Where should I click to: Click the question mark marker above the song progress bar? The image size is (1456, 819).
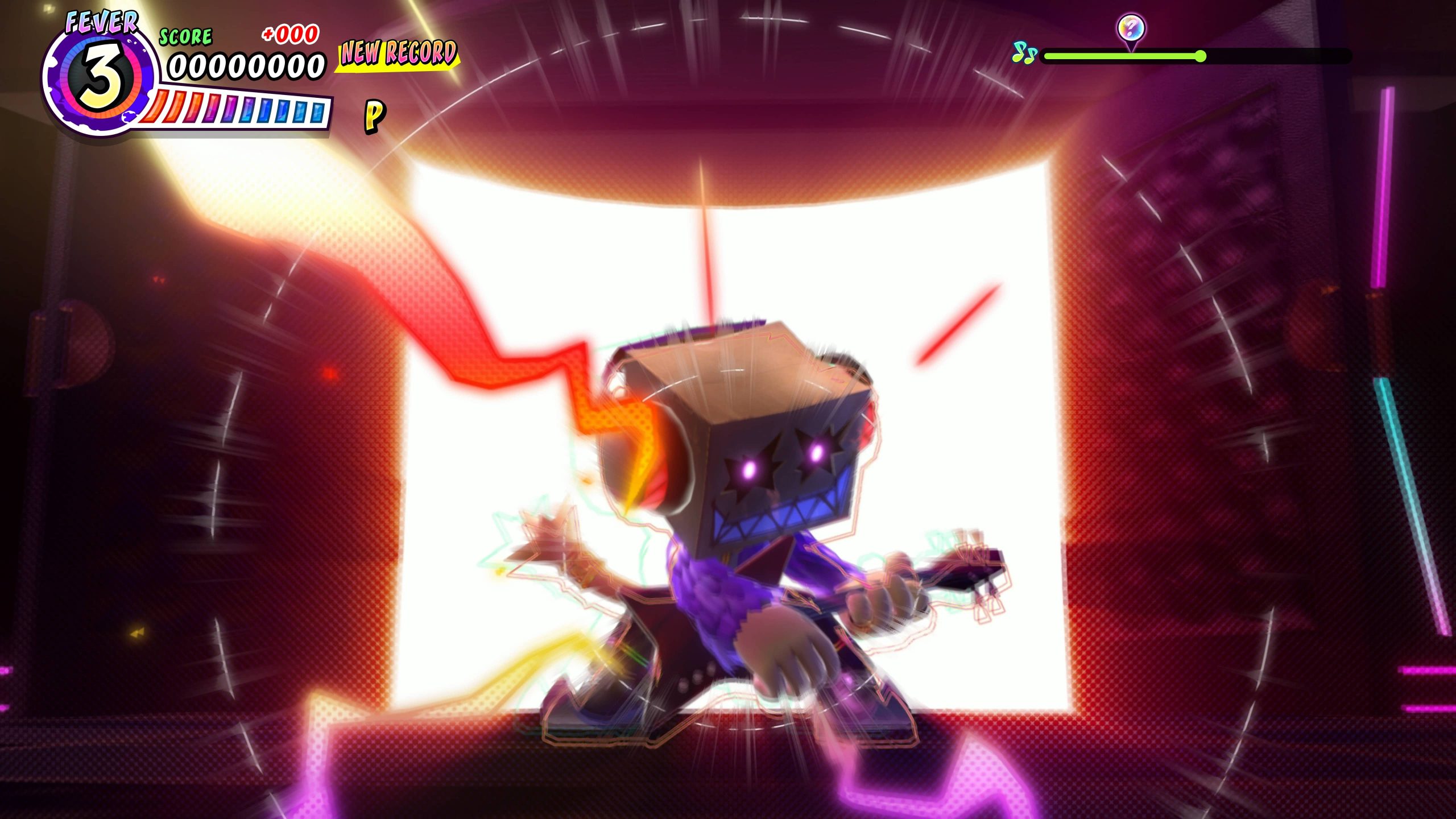[x=1131, y=28]
